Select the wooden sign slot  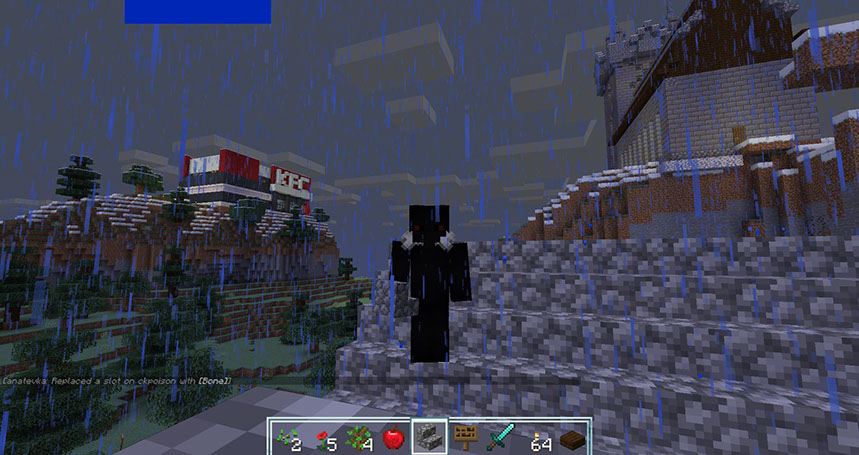[465, 437]
